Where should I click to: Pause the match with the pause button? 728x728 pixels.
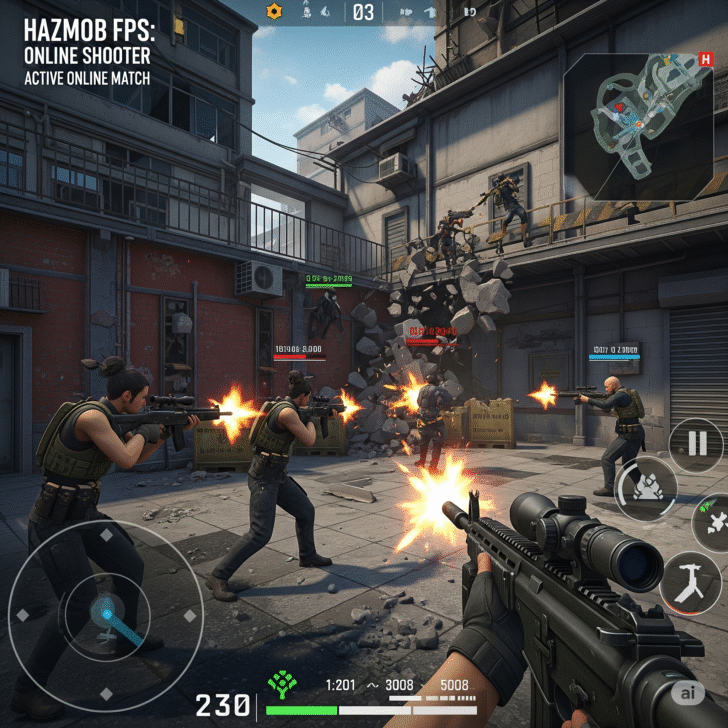click(696, 444)
